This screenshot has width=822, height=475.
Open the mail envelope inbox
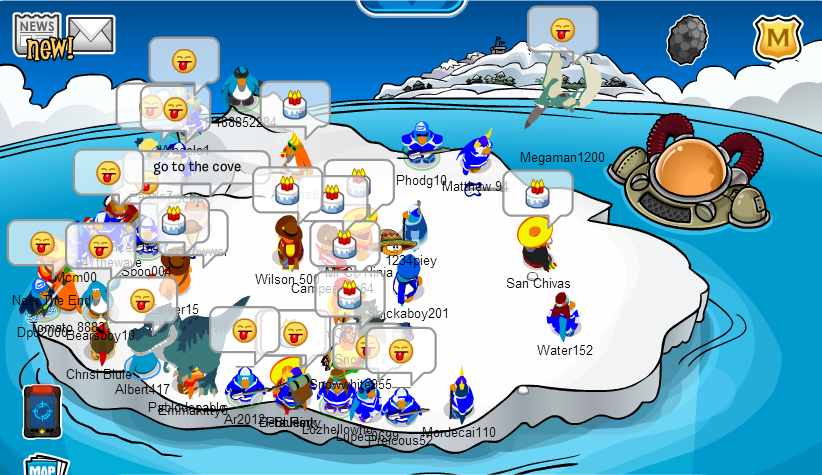point(91,35)
